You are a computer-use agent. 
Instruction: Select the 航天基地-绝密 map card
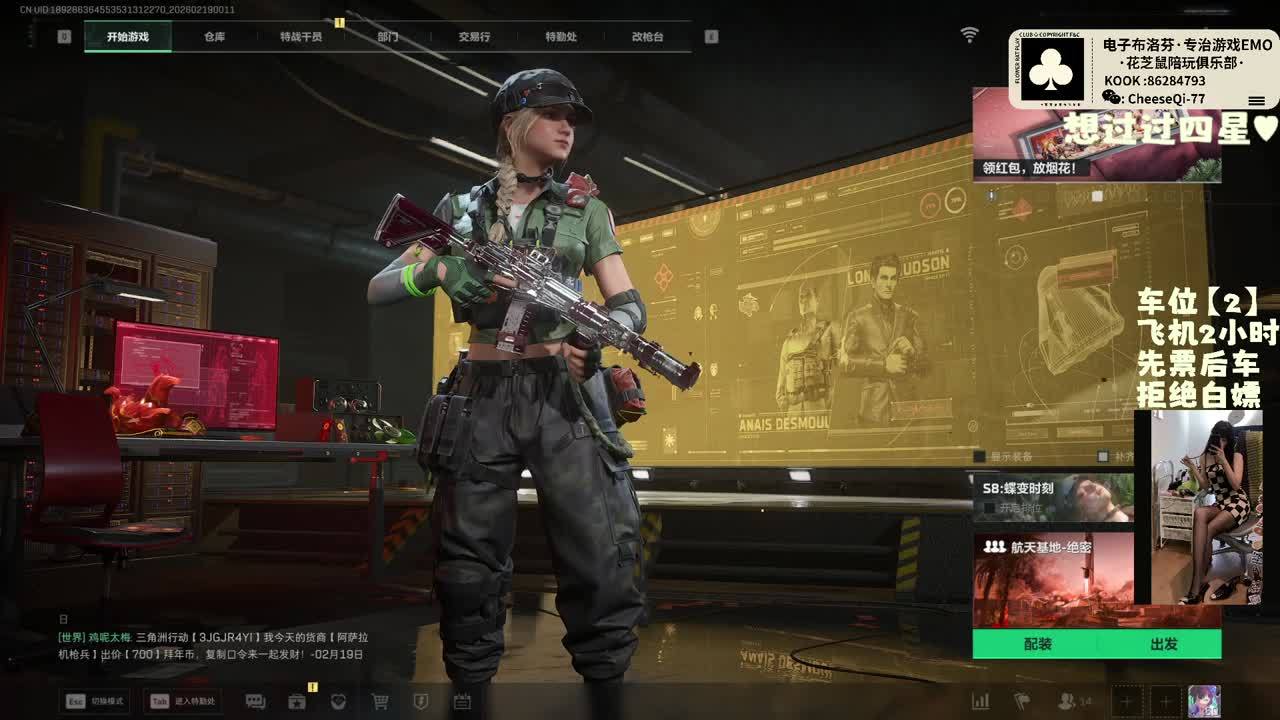point(1054,578)
